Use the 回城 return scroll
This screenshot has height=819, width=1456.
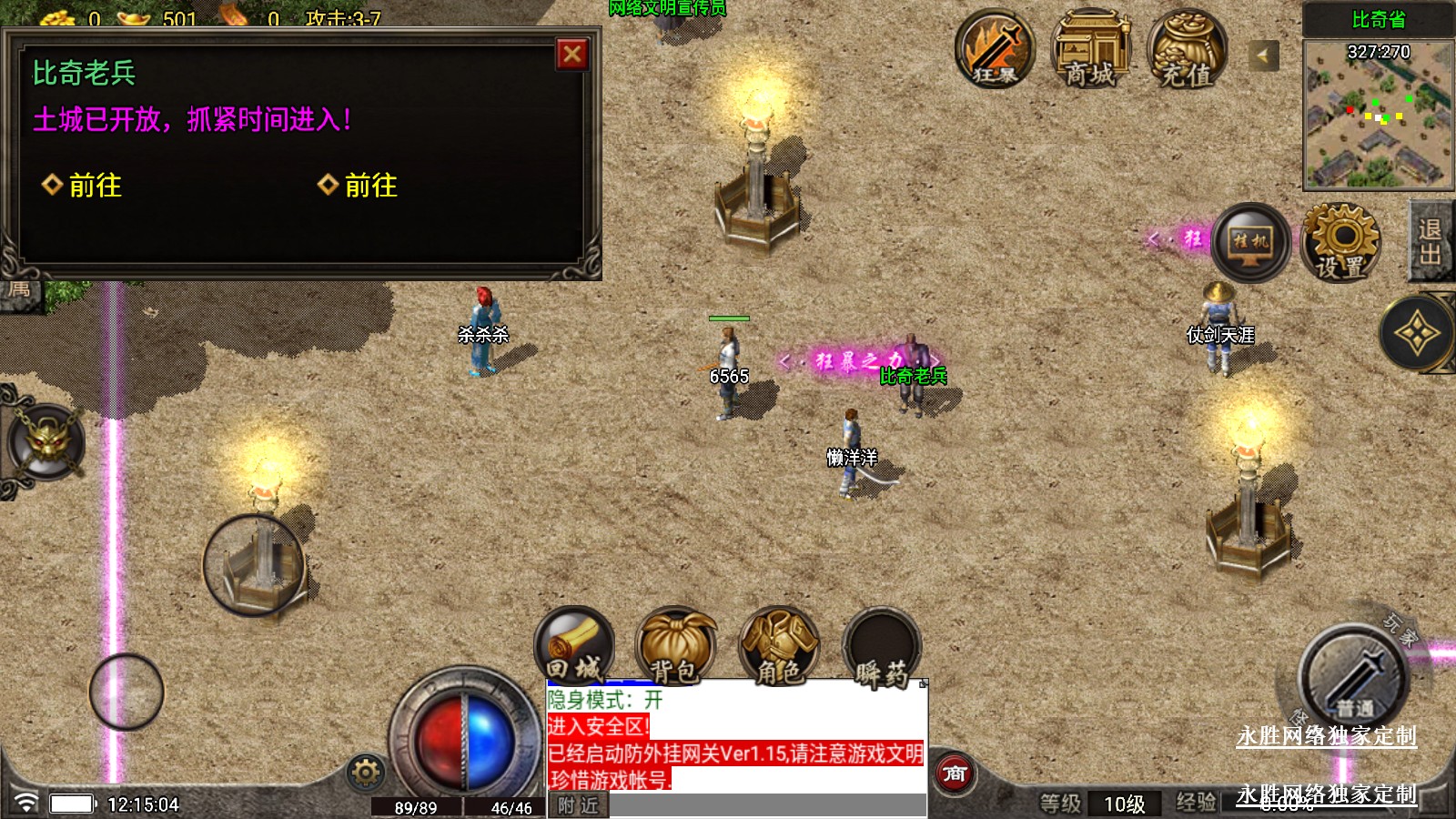click(574, 645)
